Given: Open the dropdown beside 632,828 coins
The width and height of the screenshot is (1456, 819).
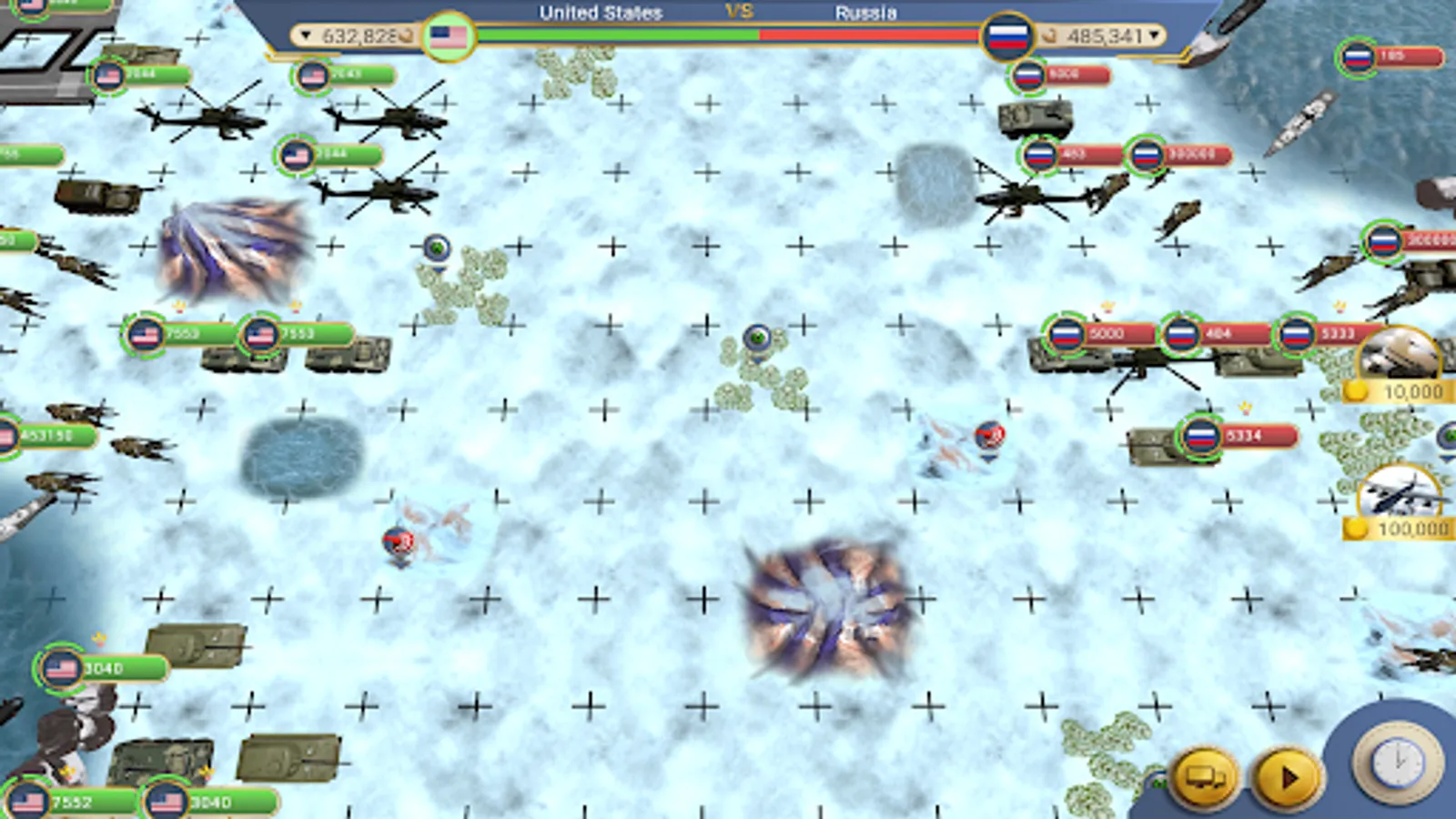Looking at the screenshot, I should [304, 36].
